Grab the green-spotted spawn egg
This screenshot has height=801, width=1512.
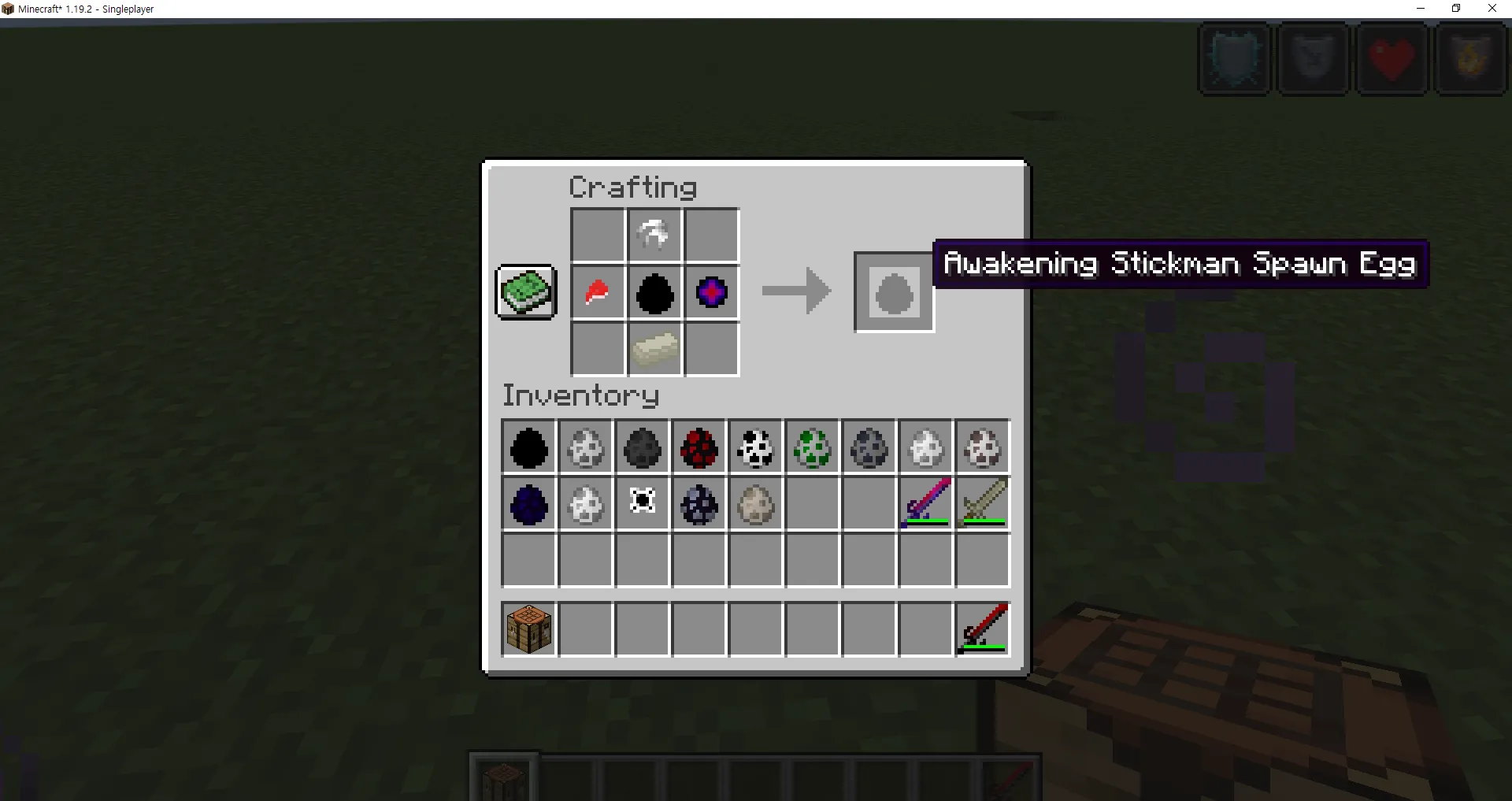click(x=812, y=447)
